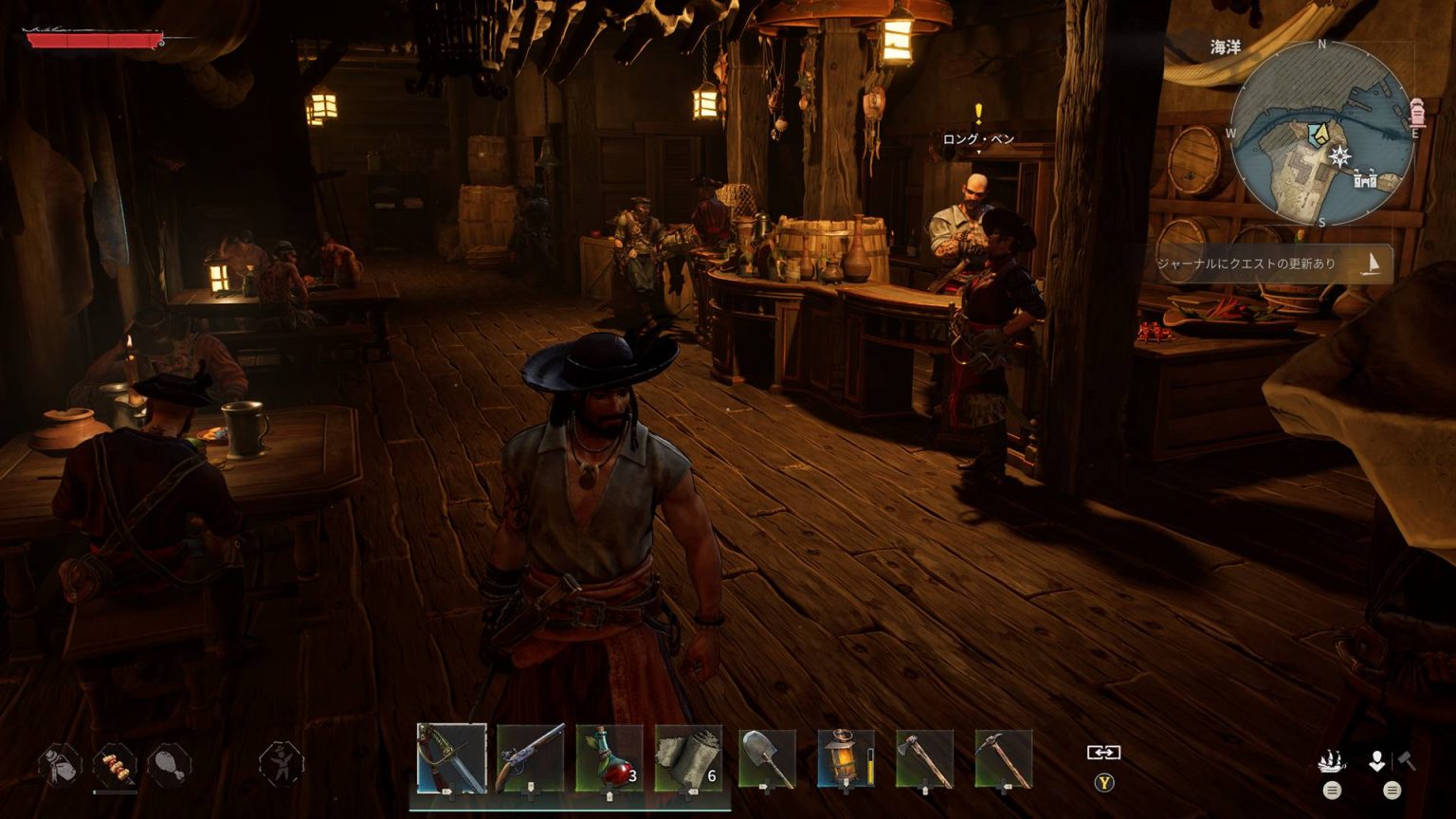This screenshot has height=819, width=1456.
Task: Toggle the lantern hotbar slot
Action: click(846, 757)
